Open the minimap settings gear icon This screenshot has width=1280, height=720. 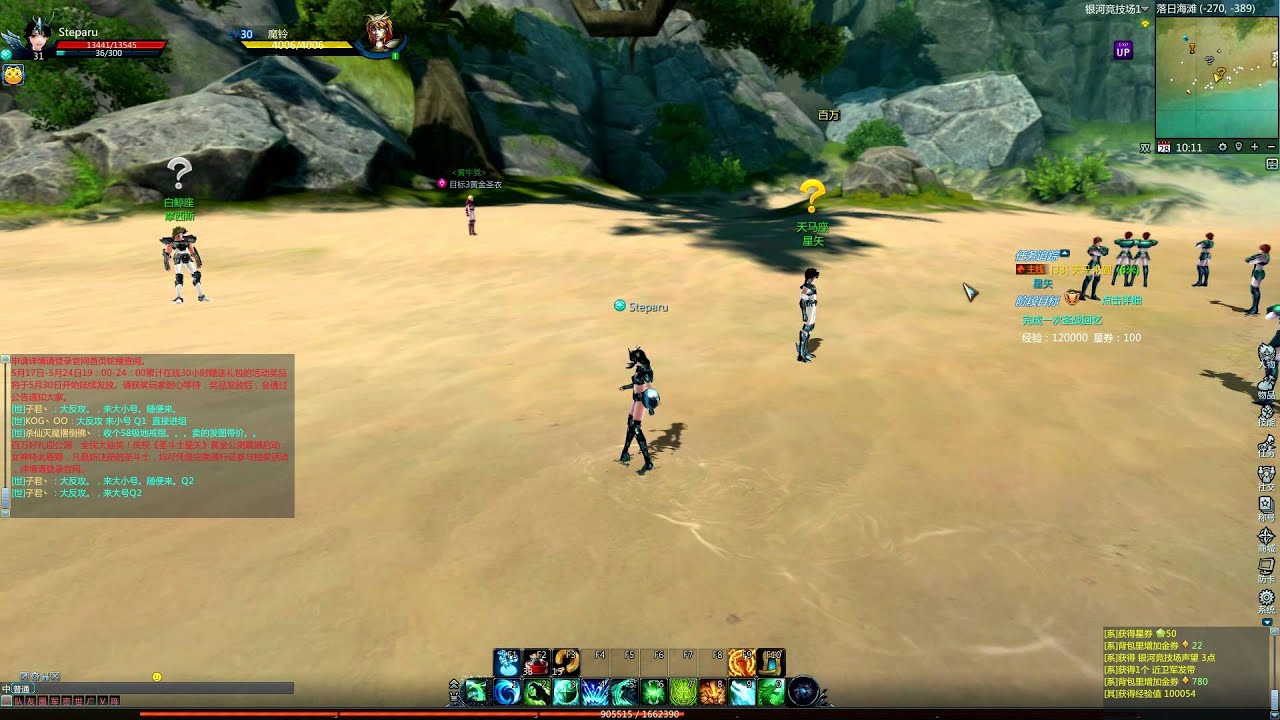point(1223,147)
